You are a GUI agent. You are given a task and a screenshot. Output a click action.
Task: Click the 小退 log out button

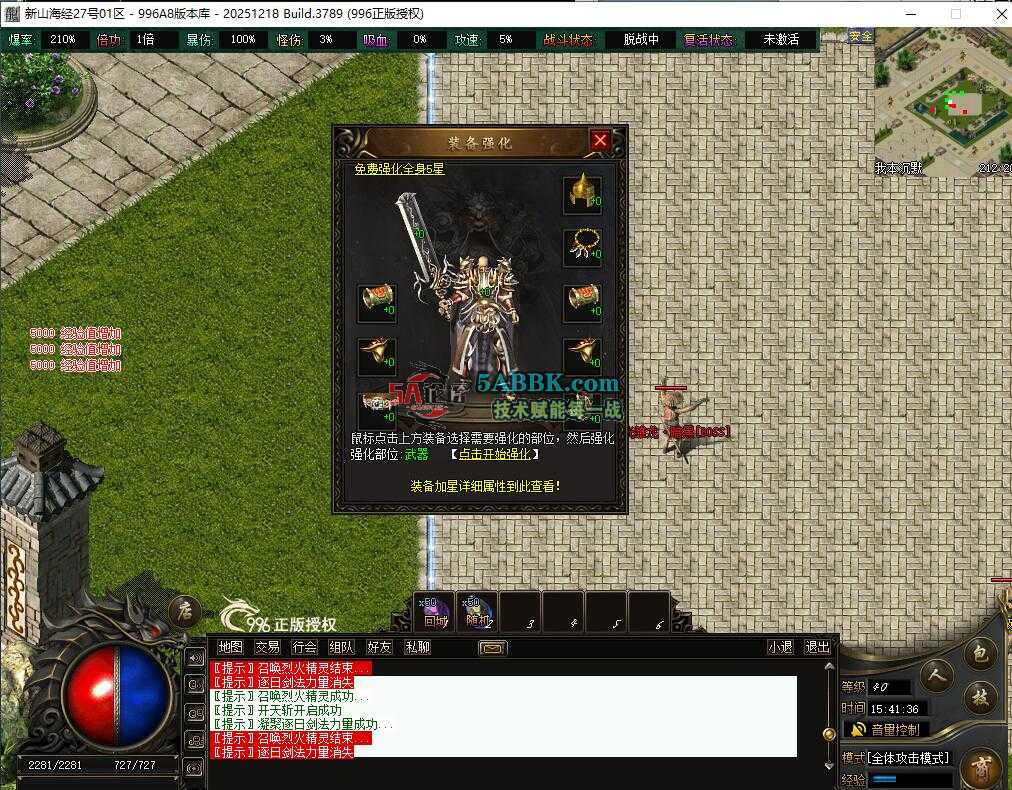(780, 647)
